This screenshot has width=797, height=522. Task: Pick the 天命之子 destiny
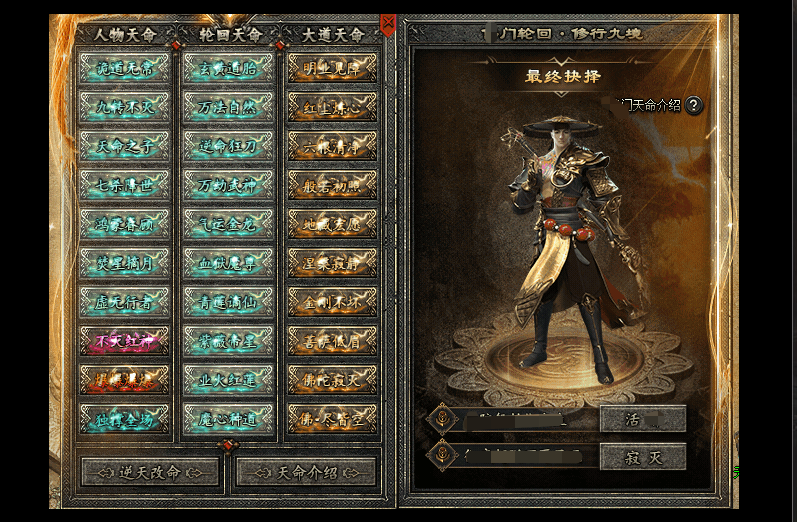124,145
